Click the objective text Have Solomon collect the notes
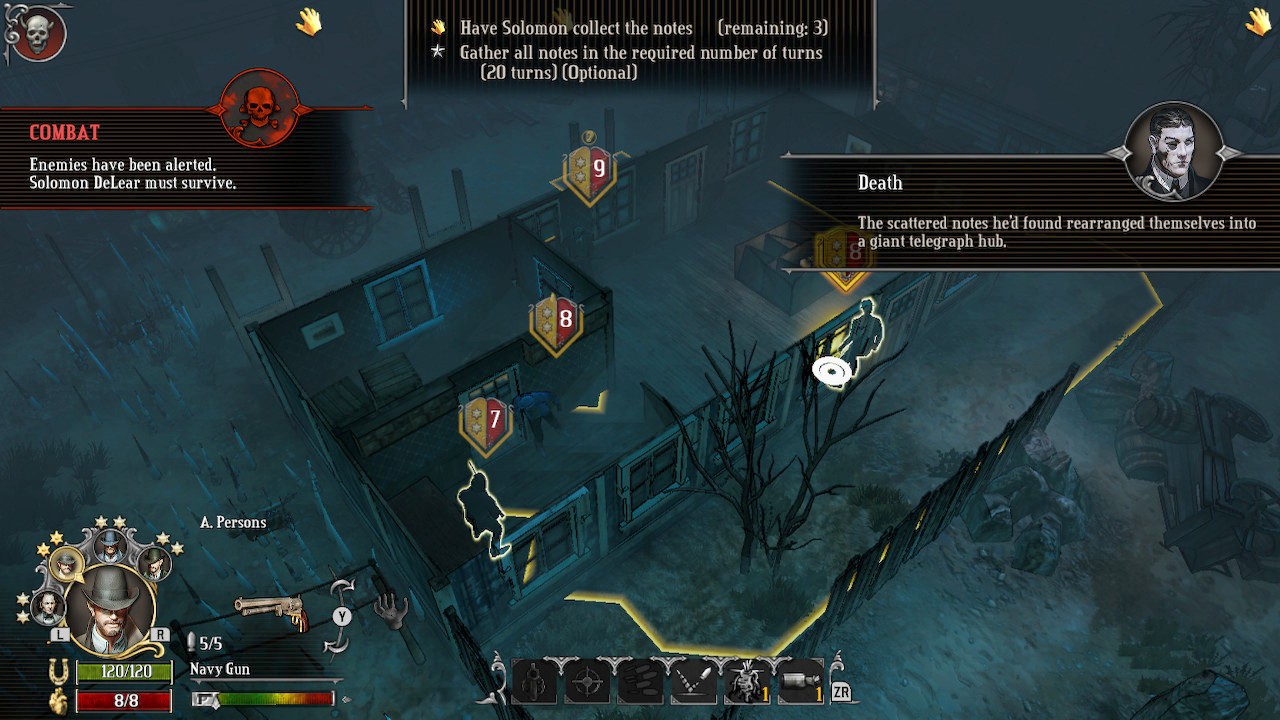Image resolution: width=1280 pixels, height=720 pixels. click(577, 28)
